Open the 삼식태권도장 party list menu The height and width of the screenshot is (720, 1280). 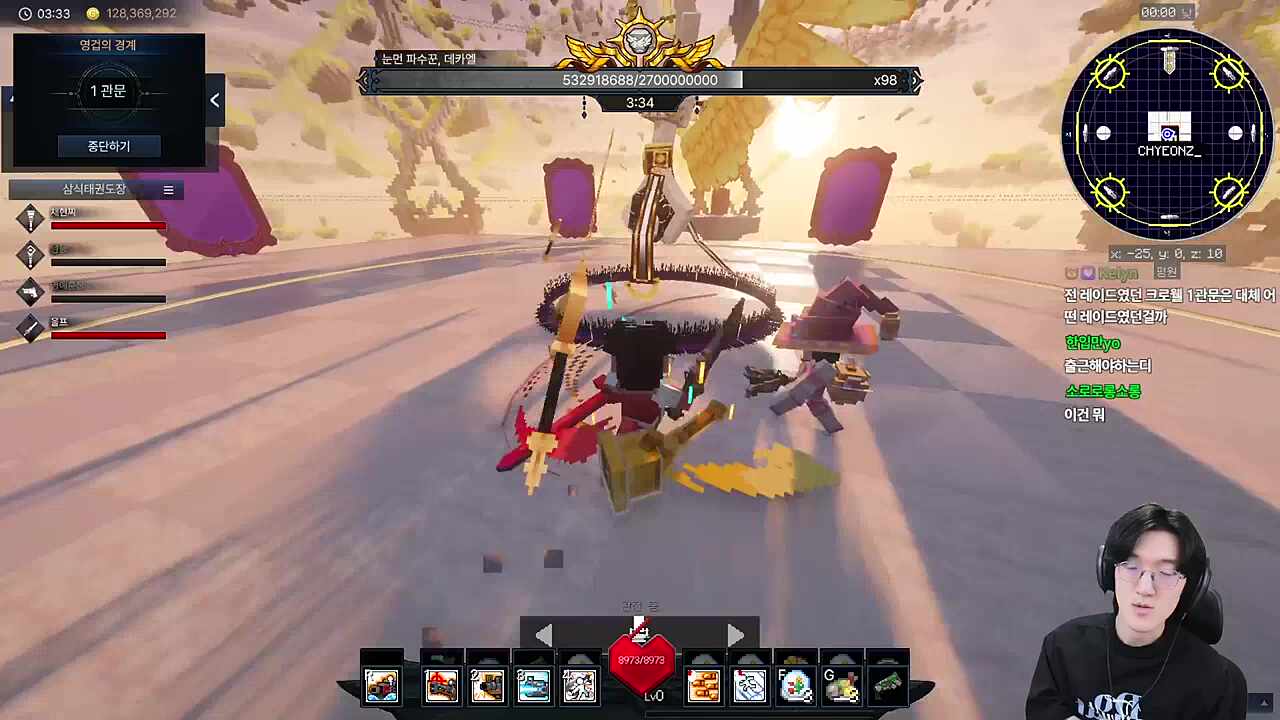click(x=168, y=190)
